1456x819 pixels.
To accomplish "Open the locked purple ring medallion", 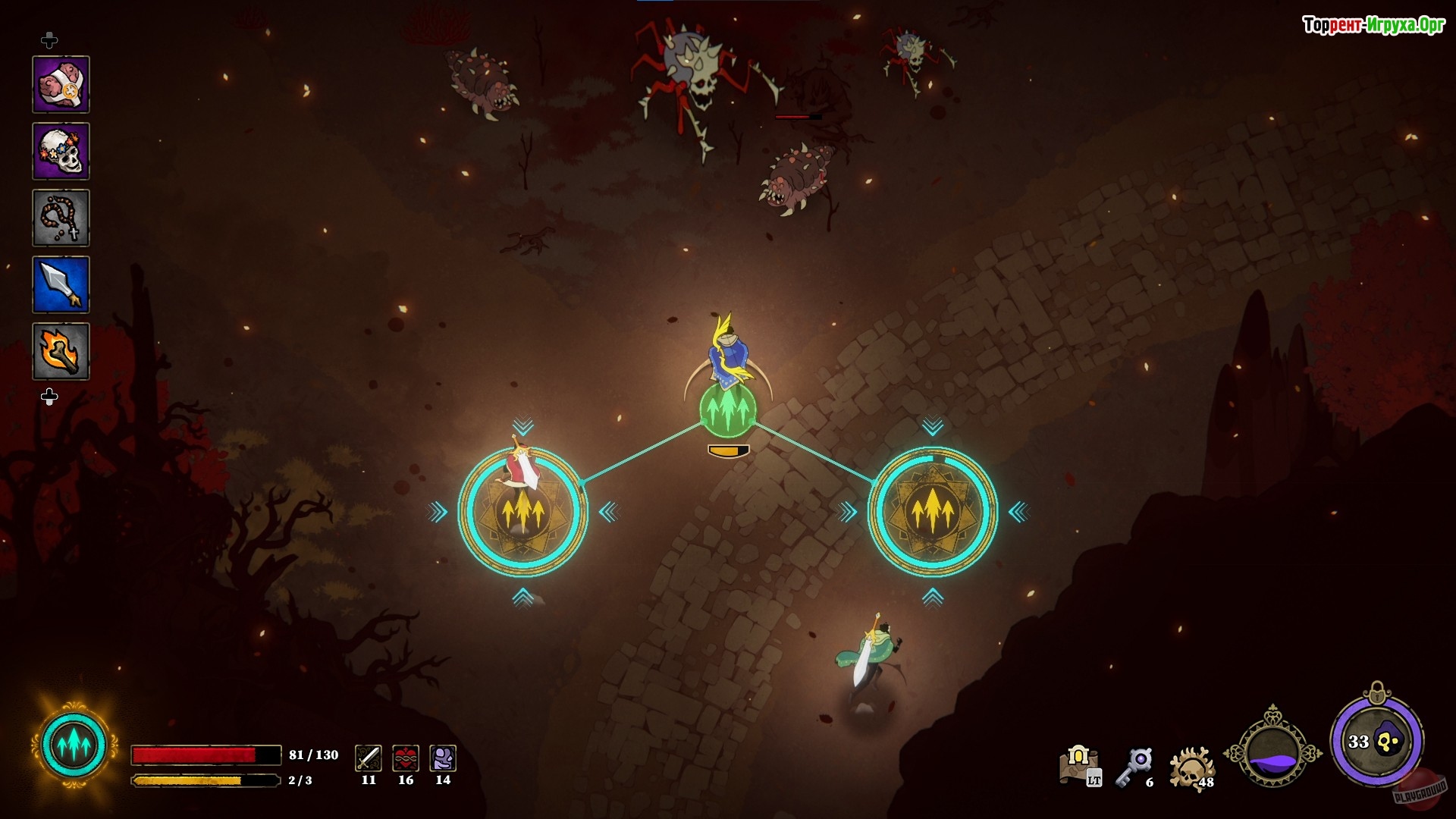I will 1376,740.
